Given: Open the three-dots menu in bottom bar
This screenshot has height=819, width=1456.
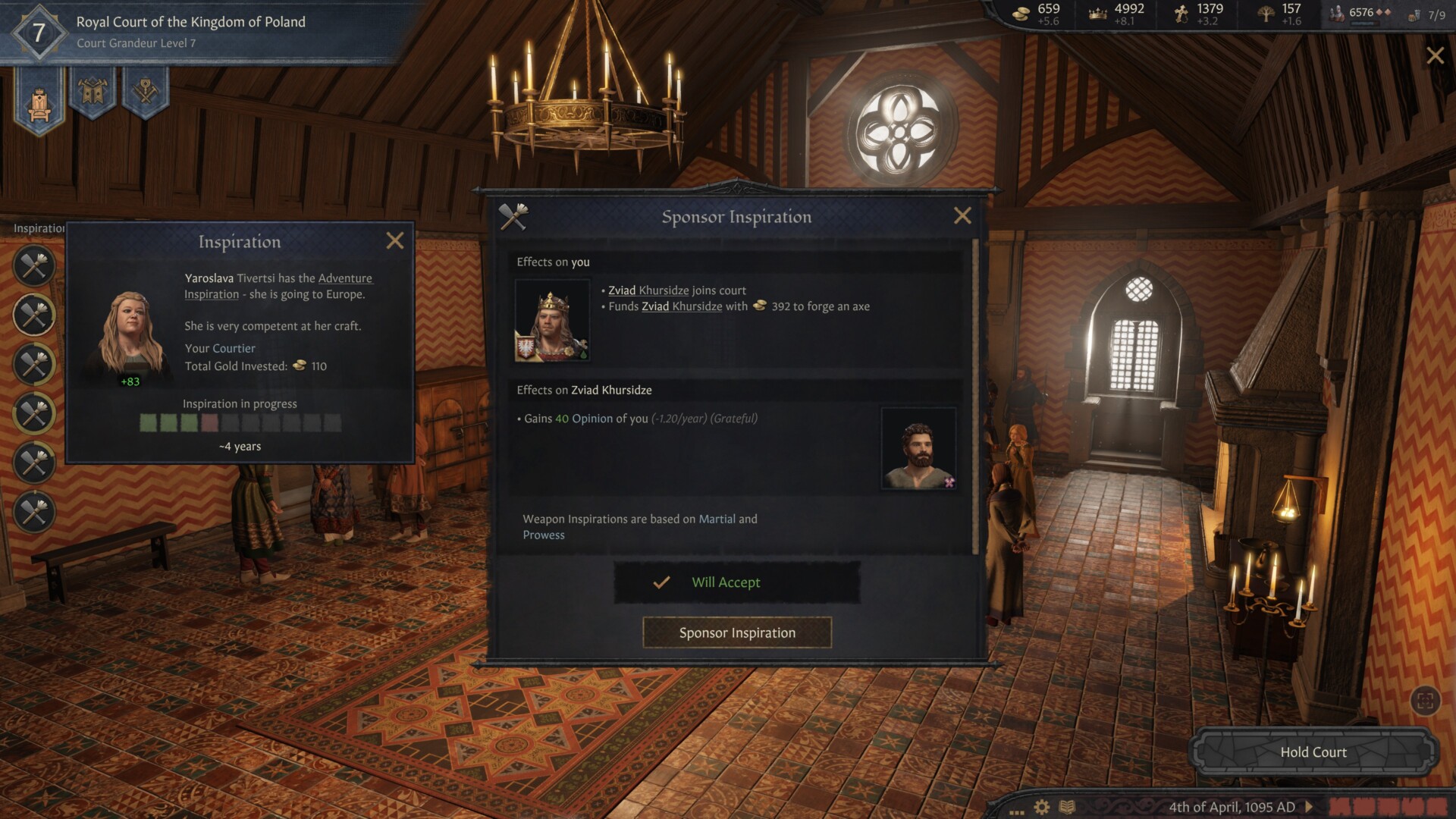Looking at the screenshot, I should (1017, 810).
